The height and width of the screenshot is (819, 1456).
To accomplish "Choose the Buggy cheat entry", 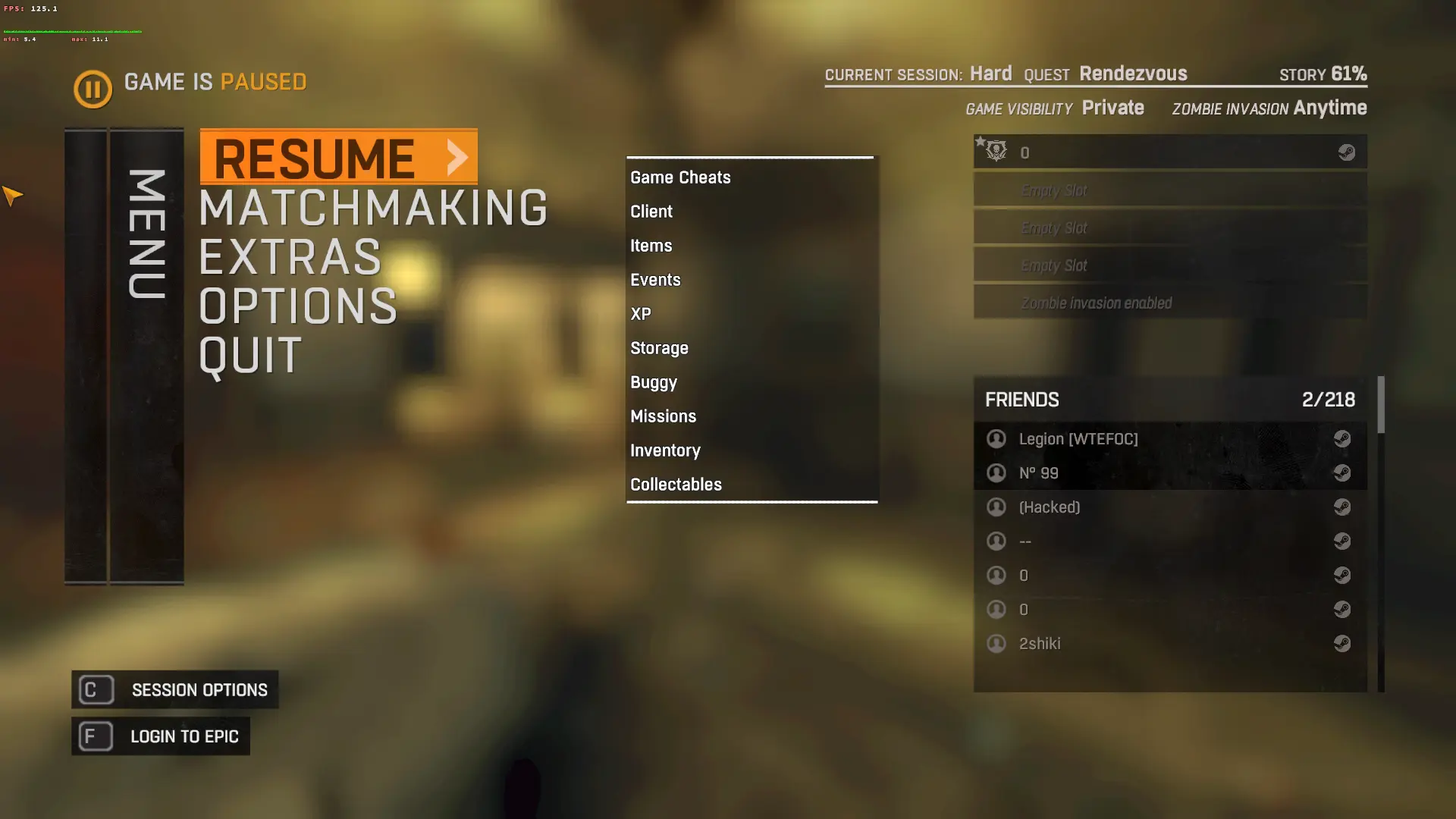I will [654, 382].
